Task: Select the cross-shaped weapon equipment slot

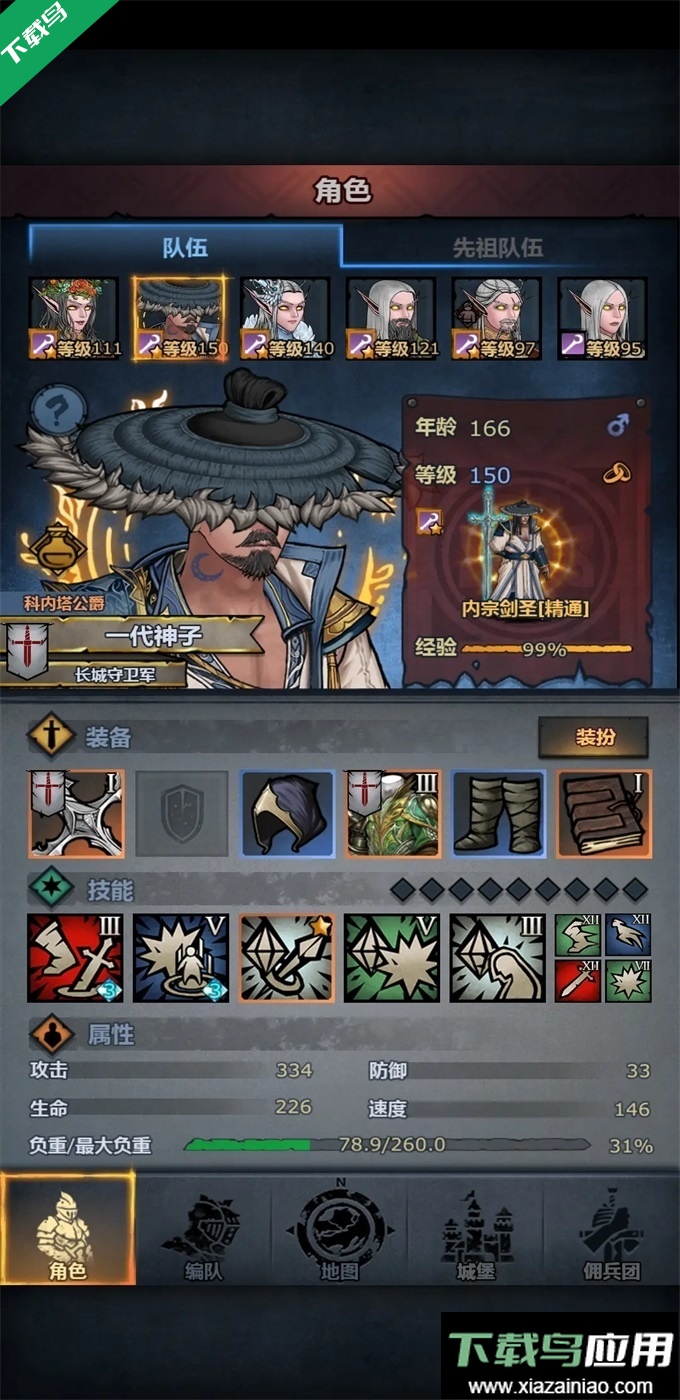Action: coord(76,813)
